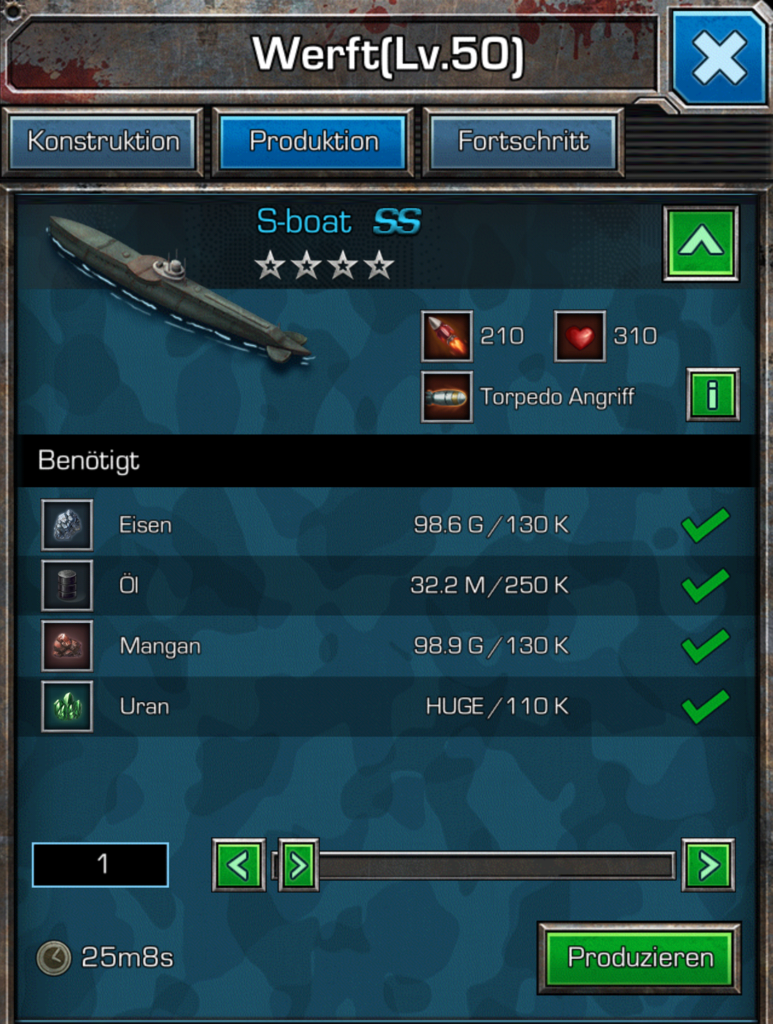773x1024 pixels.
Task: Click the Öl barrel icon
Action: (67, 586)
